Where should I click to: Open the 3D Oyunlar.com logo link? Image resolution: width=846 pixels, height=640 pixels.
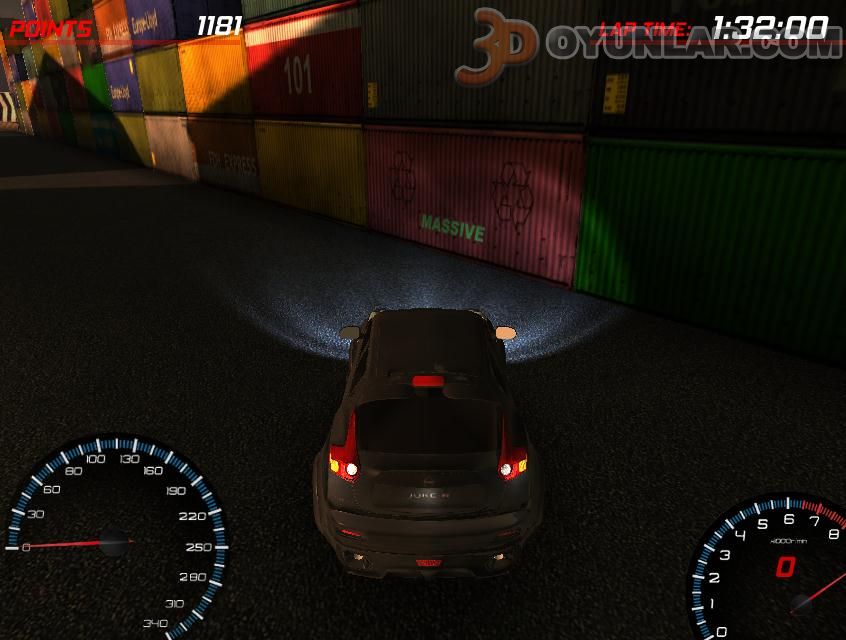(x=648, y=45)
